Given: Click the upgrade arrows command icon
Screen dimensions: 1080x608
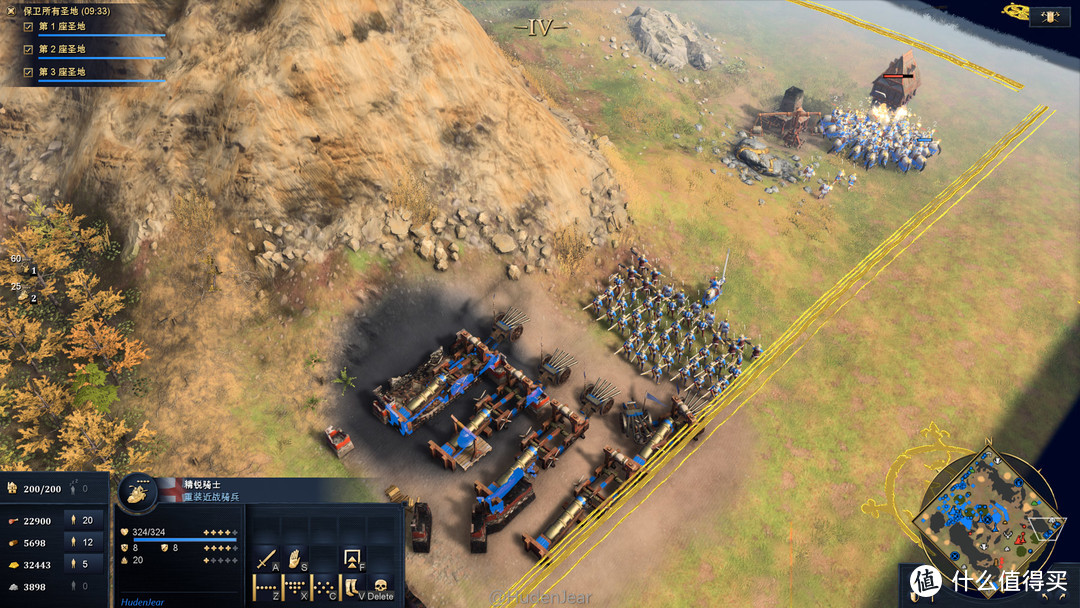Looking at the screenshot, I should click(x=352, y=556).
